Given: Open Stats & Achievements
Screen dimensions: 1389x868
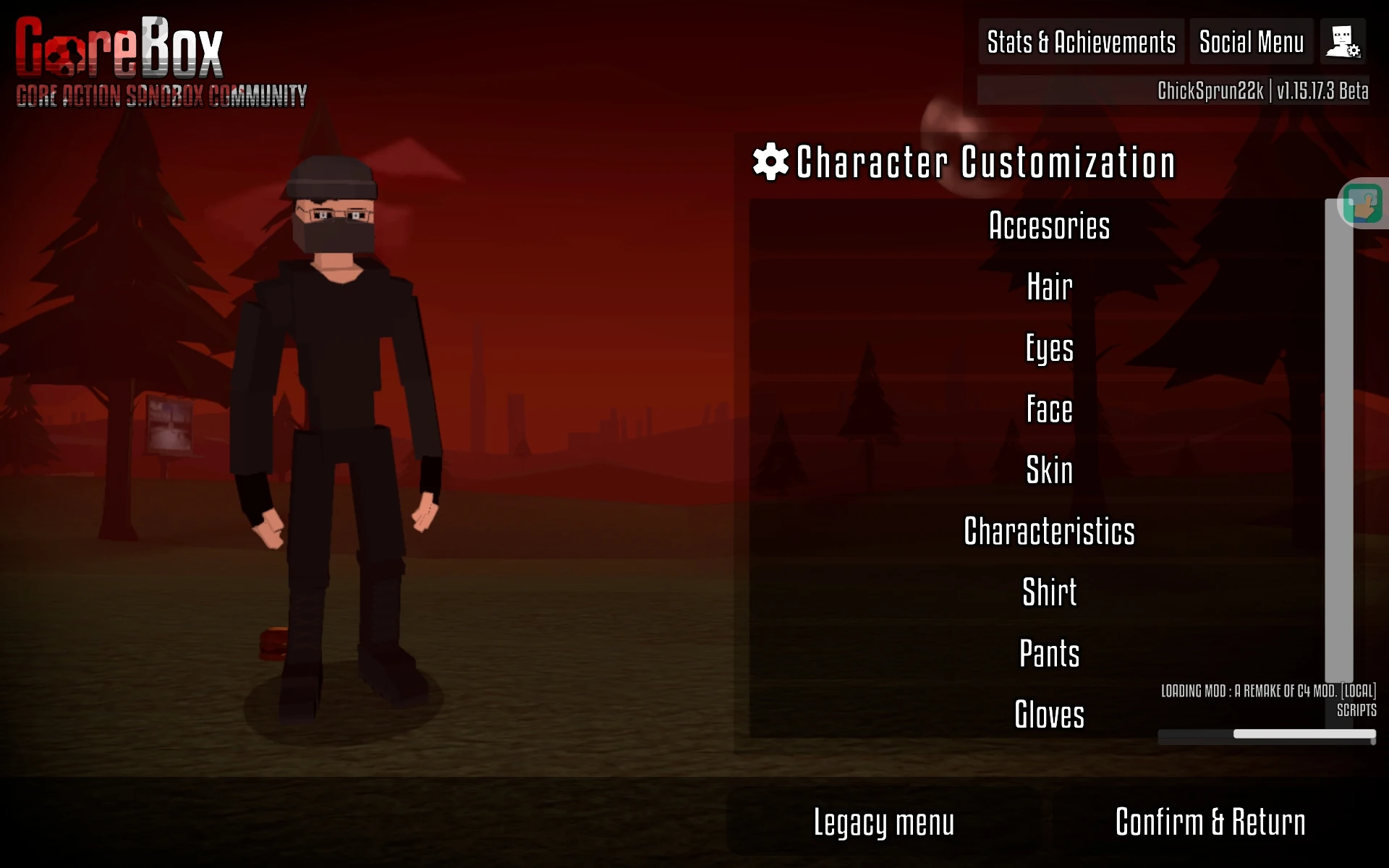Looking at the screenshot, I should point(1081,42).
